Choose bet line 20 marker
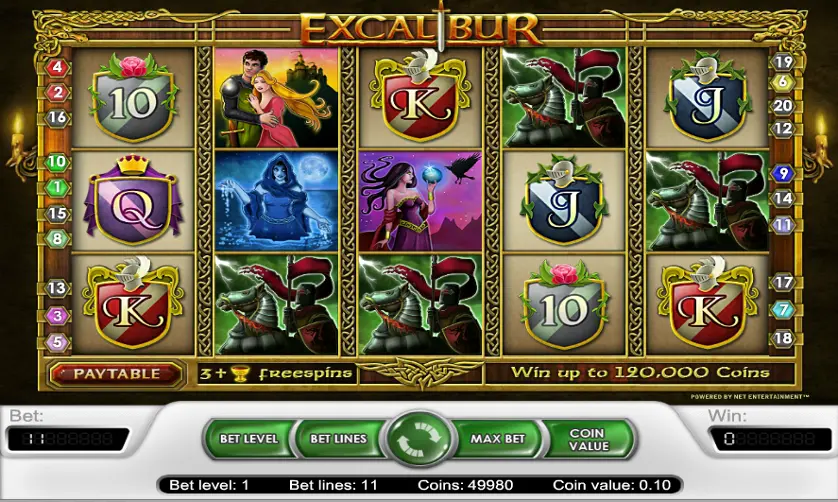838x502 pixels. click(783, 106)
